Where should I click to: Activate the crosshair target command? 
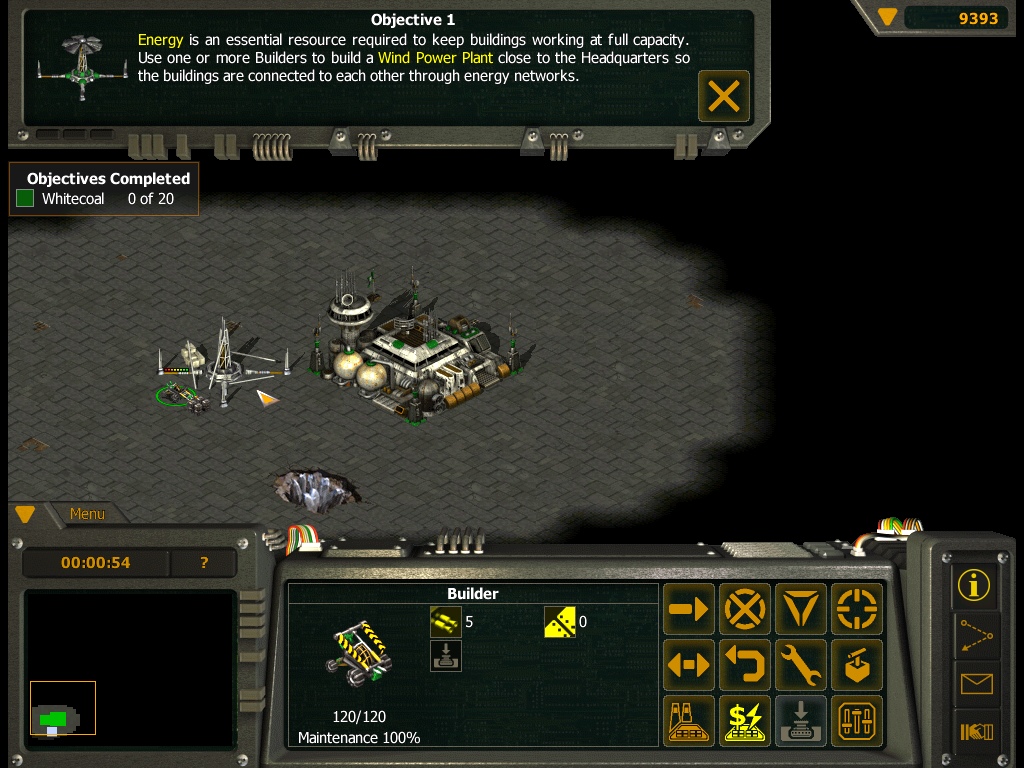(857, 609)
